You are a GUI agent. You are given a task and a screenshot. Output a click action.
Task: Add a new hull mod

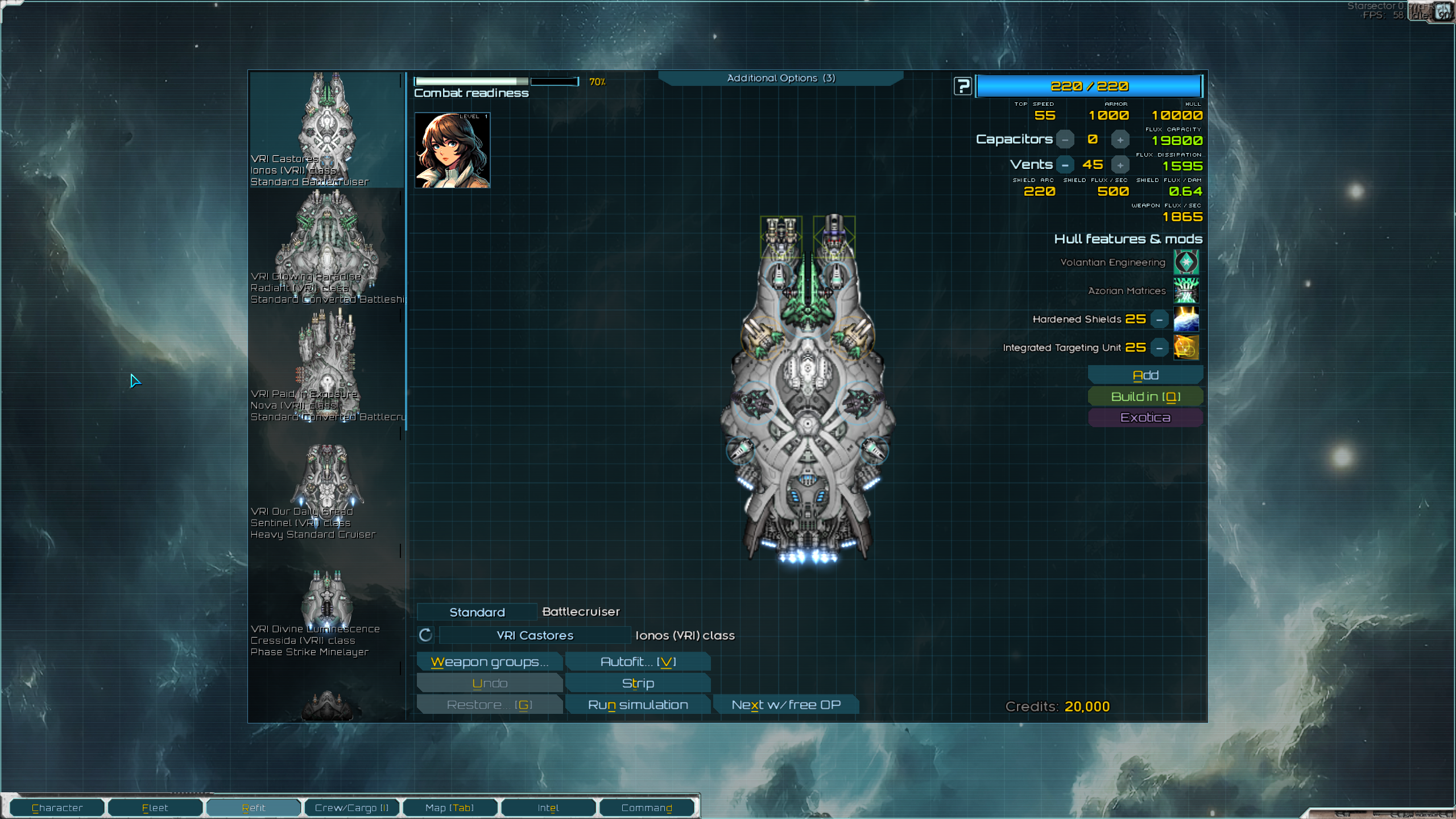[1145, 375]
